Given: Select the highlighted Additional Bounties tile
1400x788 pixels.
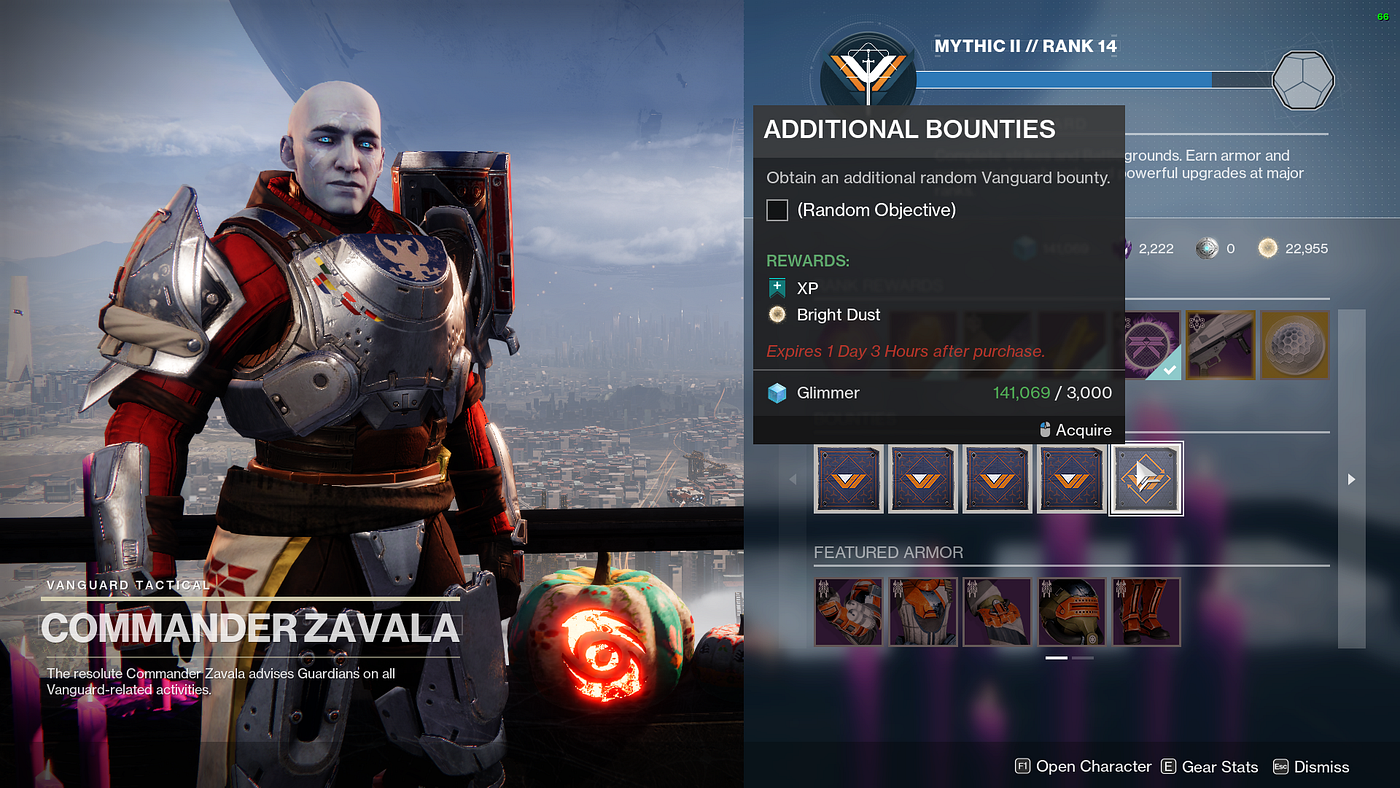Looking at the screenshot, I should 1145,478.
